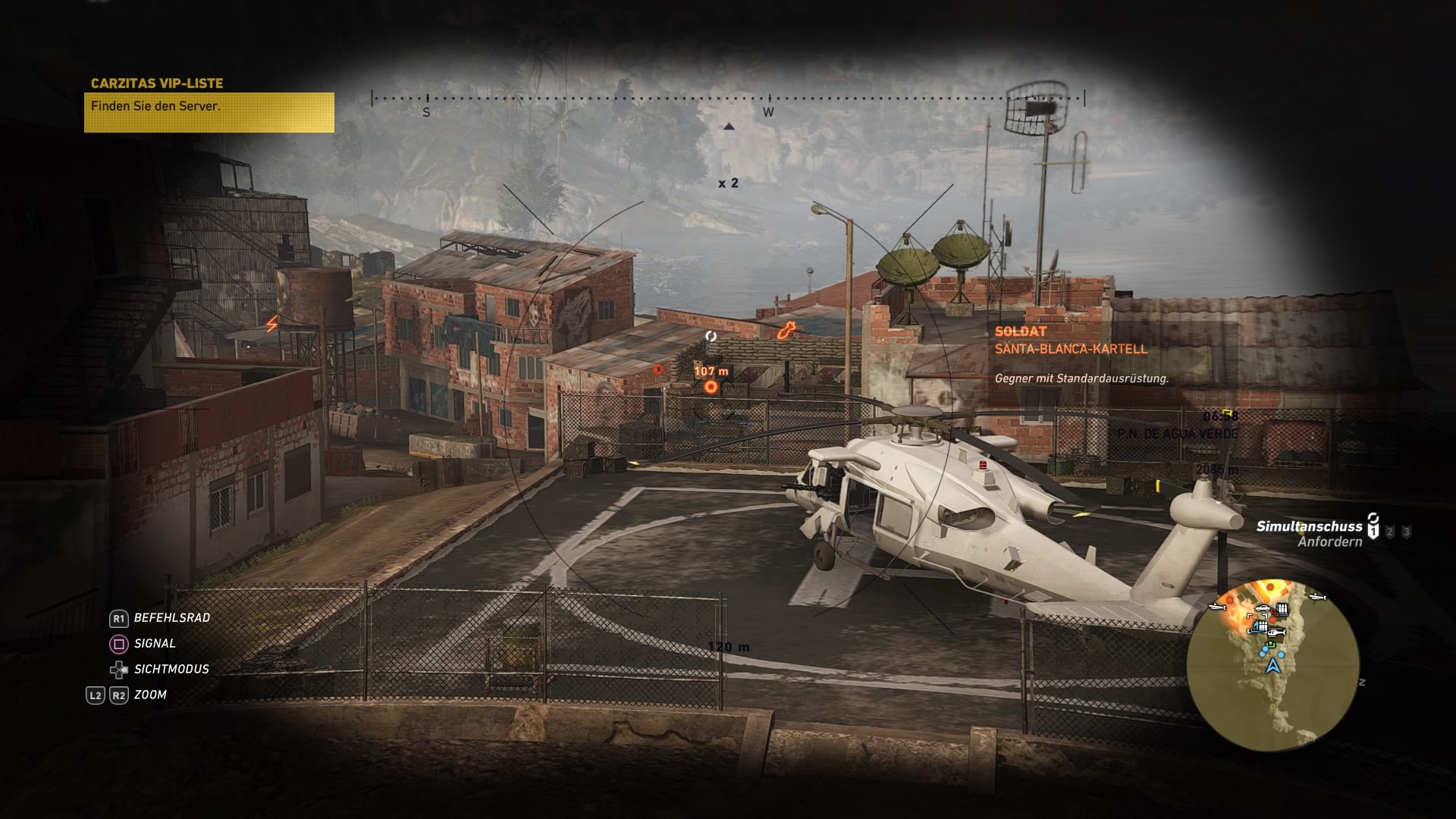The image size is (1456, 819).
Task: Open the Soldat Santa-Blanca-Kartell info panel
Action: [x=1081, y=354]
